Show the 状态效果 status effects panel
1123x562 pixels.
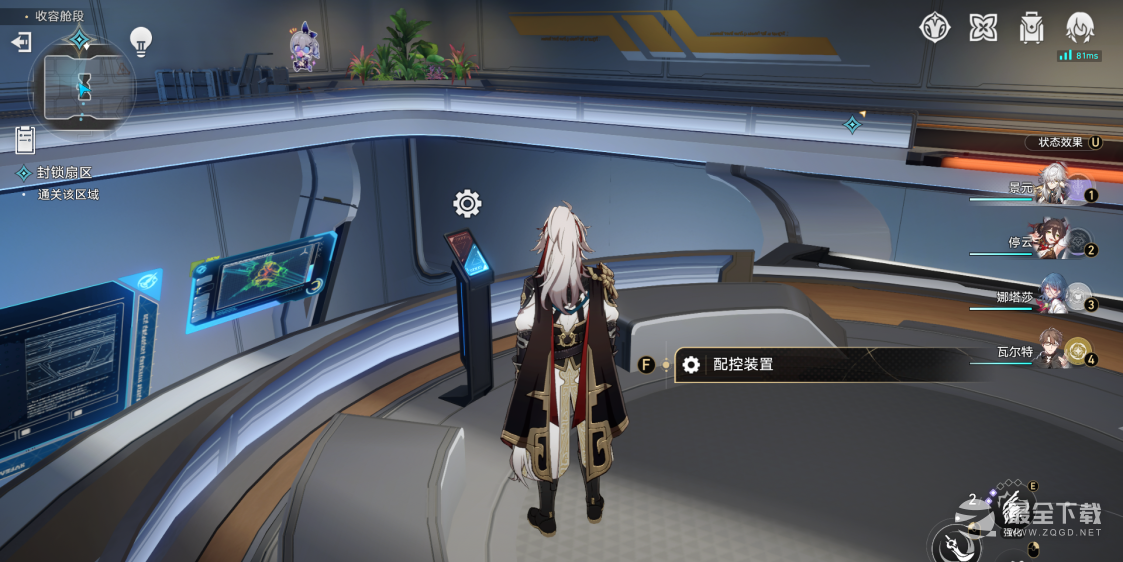pos(1068,142)
